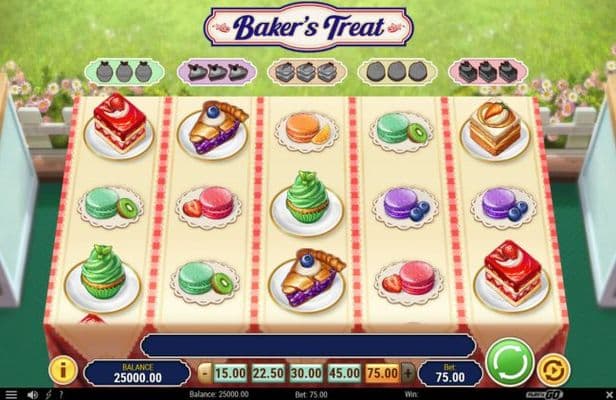Pick the 45.00 bet option
The width and height of the screenshot is (616, 400).
(x=344, y=373)
